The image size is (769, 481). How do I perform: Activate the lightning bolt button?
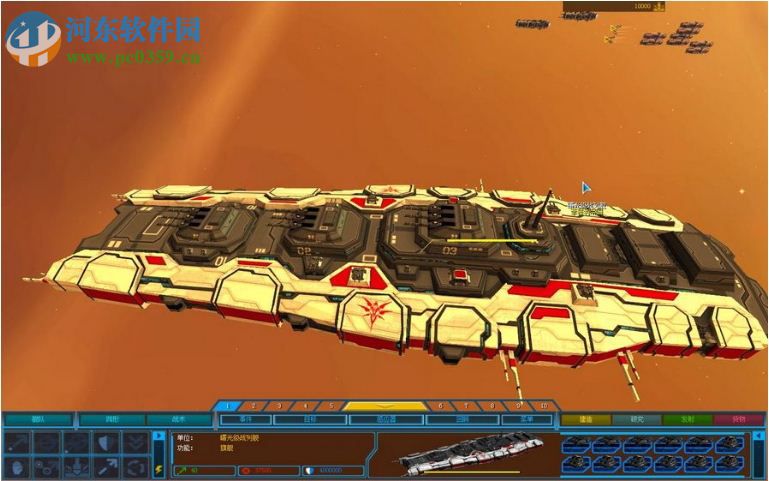coord(158,468)
